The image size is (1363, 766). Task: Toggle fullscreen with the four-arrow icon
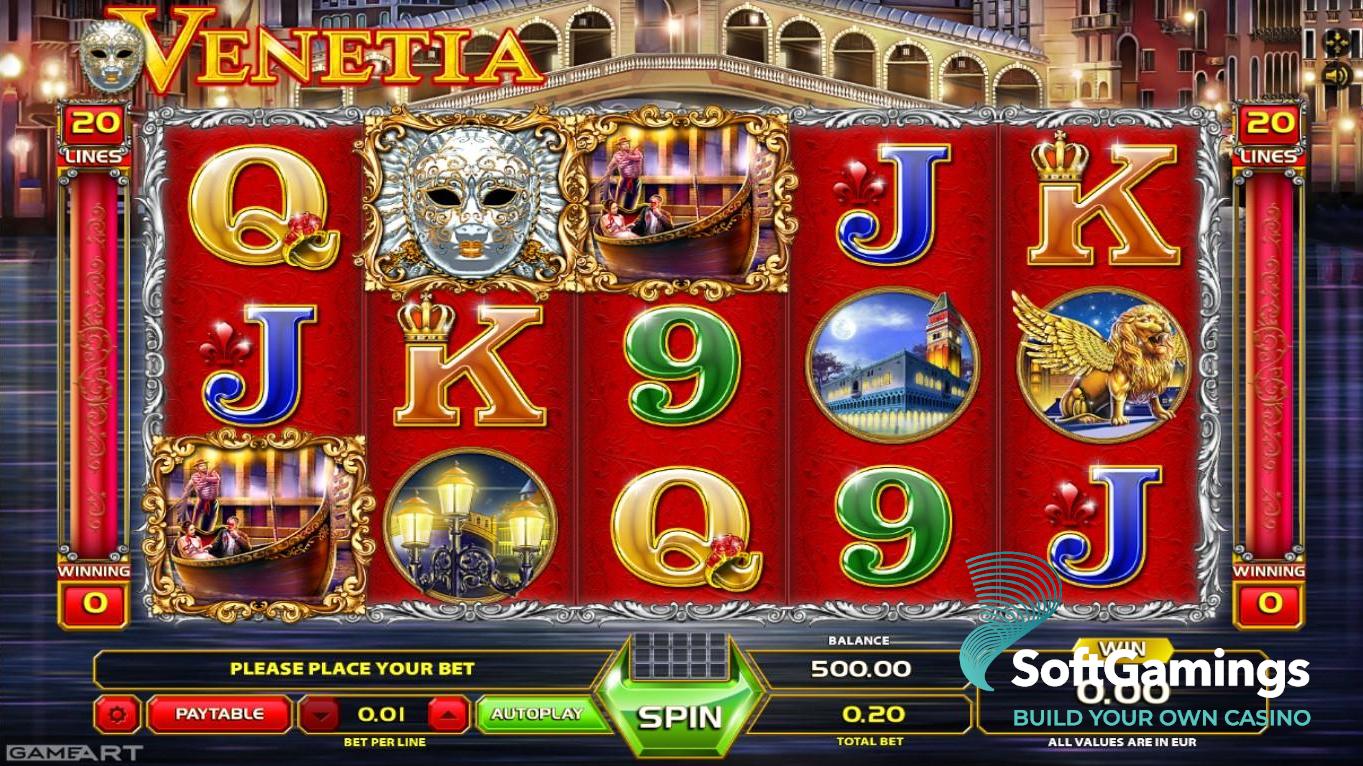click(1335, 42)
